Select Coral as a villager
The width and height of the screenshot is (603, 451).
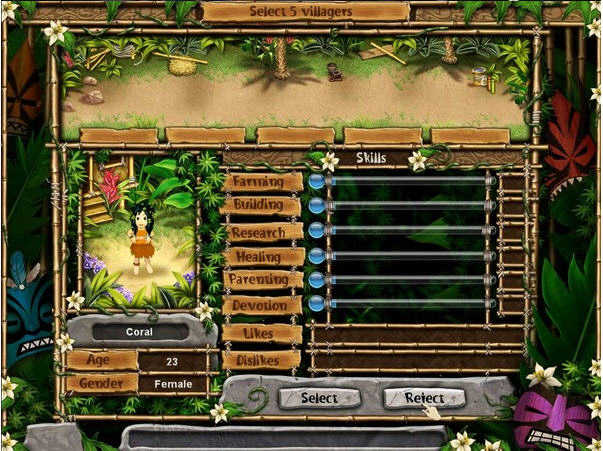(319, 398)
